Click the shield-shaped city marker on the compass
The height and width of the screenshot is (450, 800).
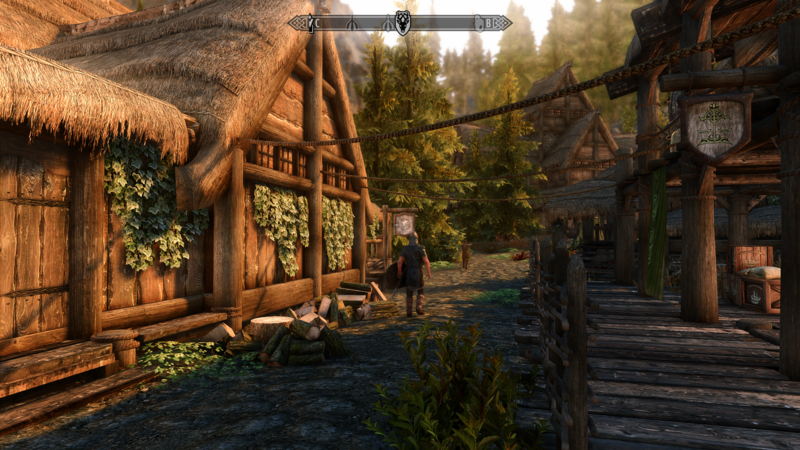[x=402, y=22]
